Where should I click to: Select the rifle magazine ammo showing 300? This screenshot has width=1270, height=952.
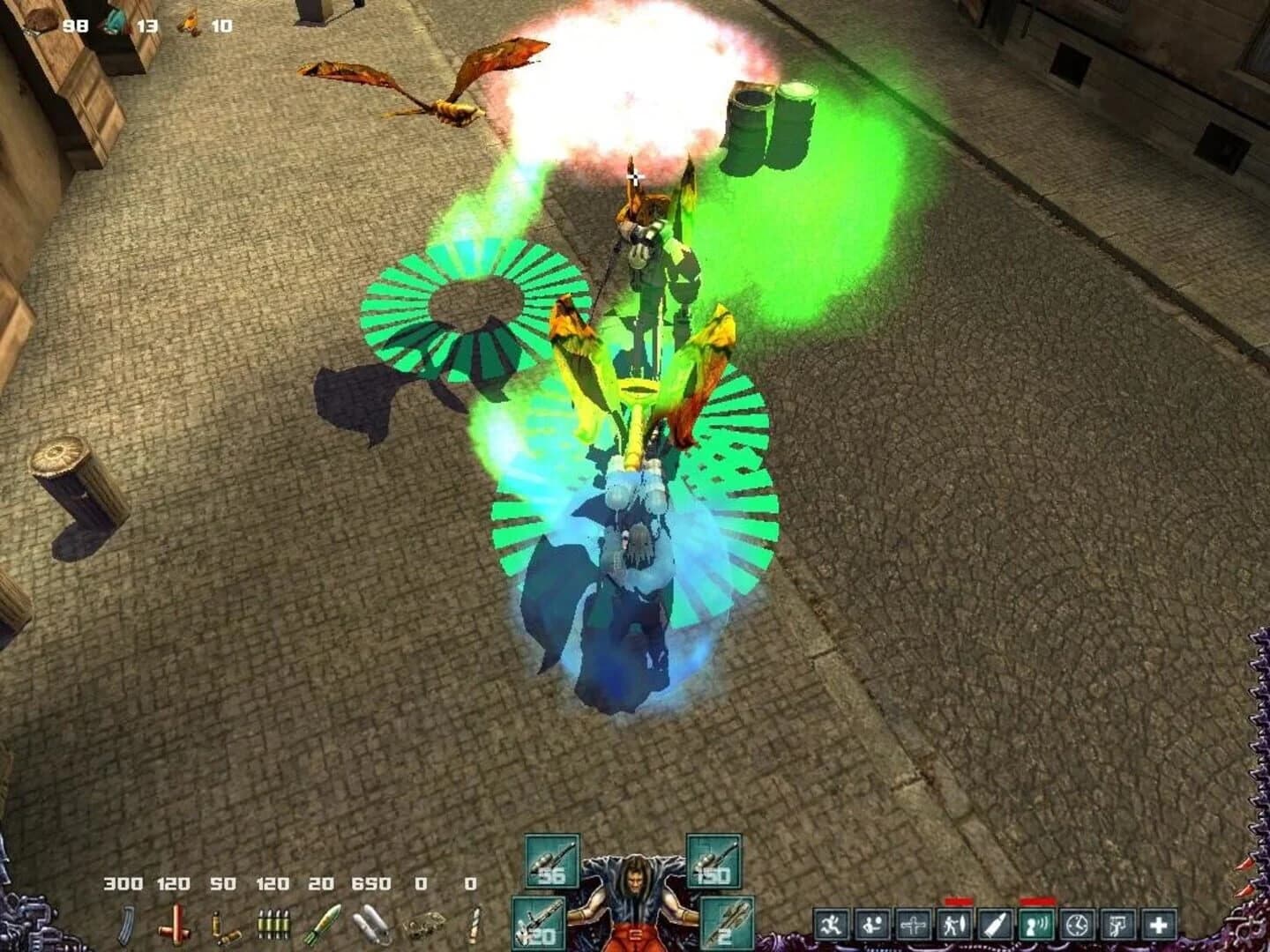tap(126, 924)
